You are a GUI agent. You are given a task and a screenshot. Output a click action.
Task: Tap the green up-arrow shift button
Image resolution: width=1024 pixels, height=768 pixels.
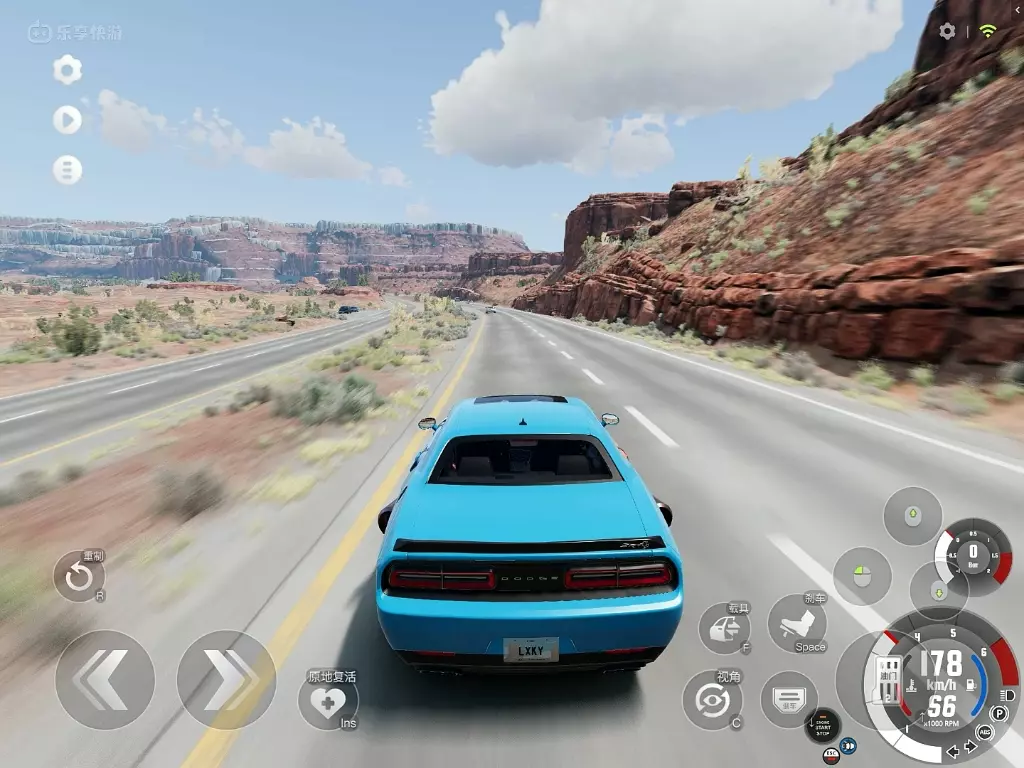[x=912, y=516]
